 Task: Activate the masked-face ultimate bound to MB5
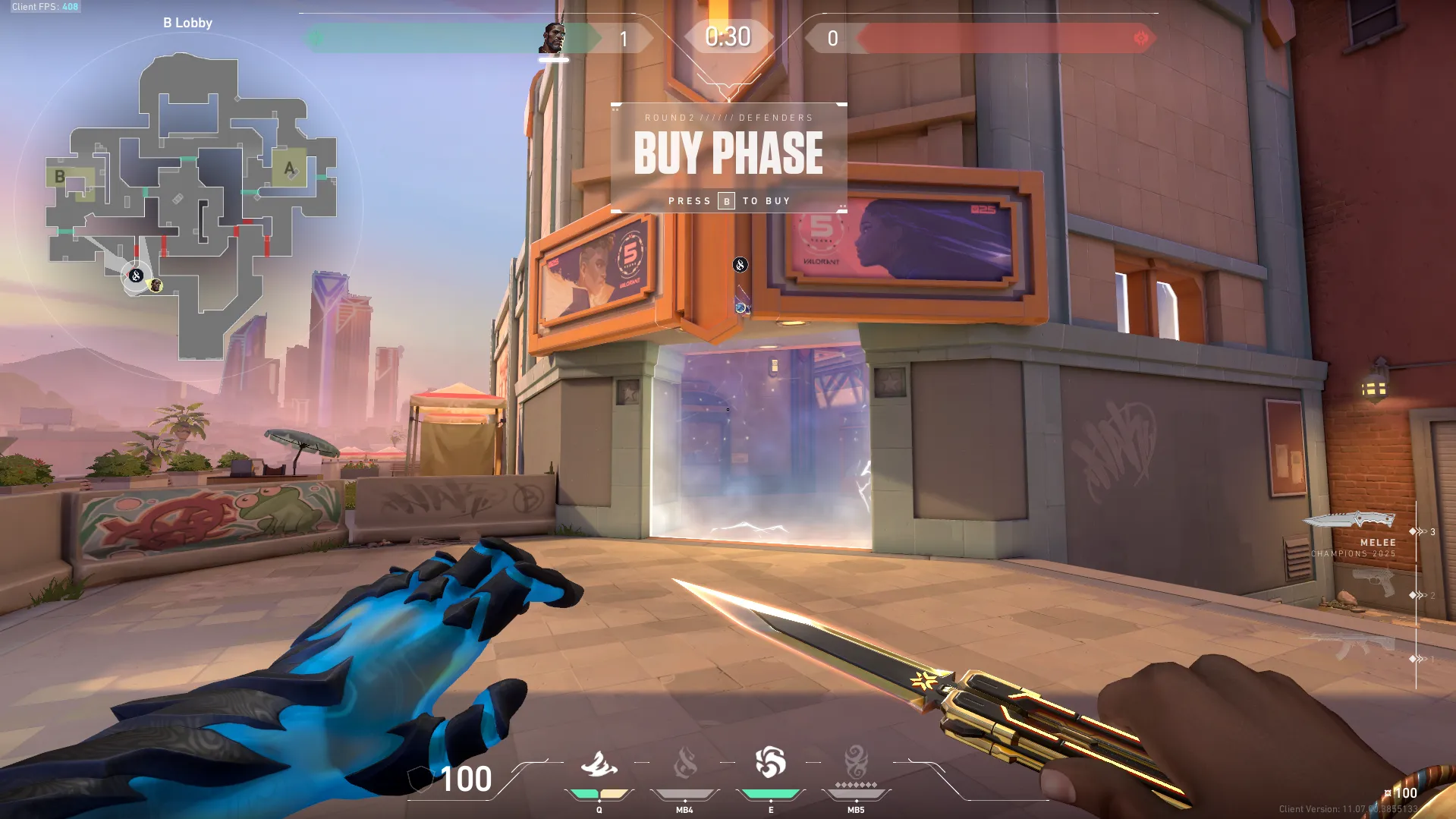[856, 763]
